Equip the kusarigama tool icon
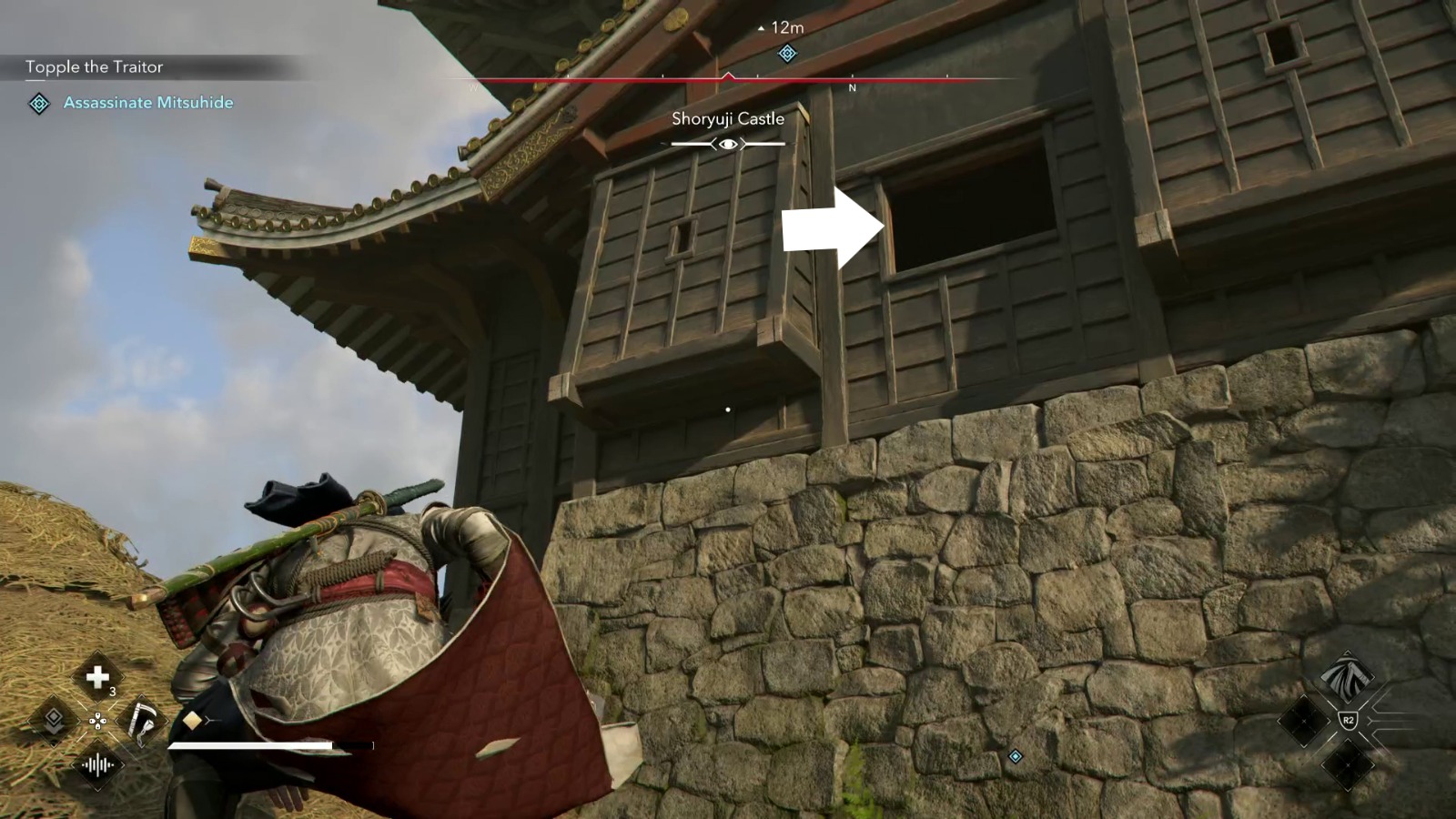 (142, 722)
